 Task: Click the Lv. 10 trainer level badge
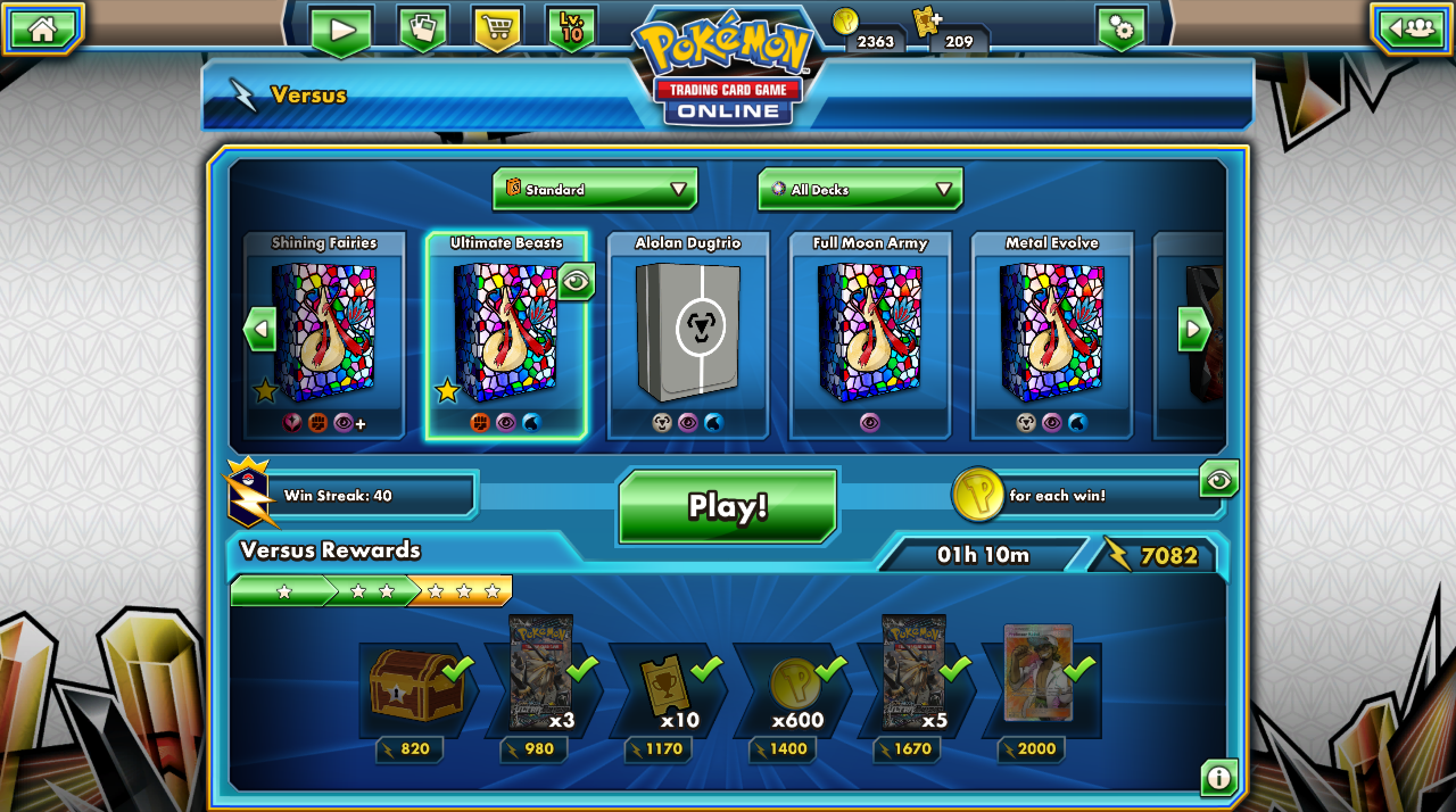(573, 26)
